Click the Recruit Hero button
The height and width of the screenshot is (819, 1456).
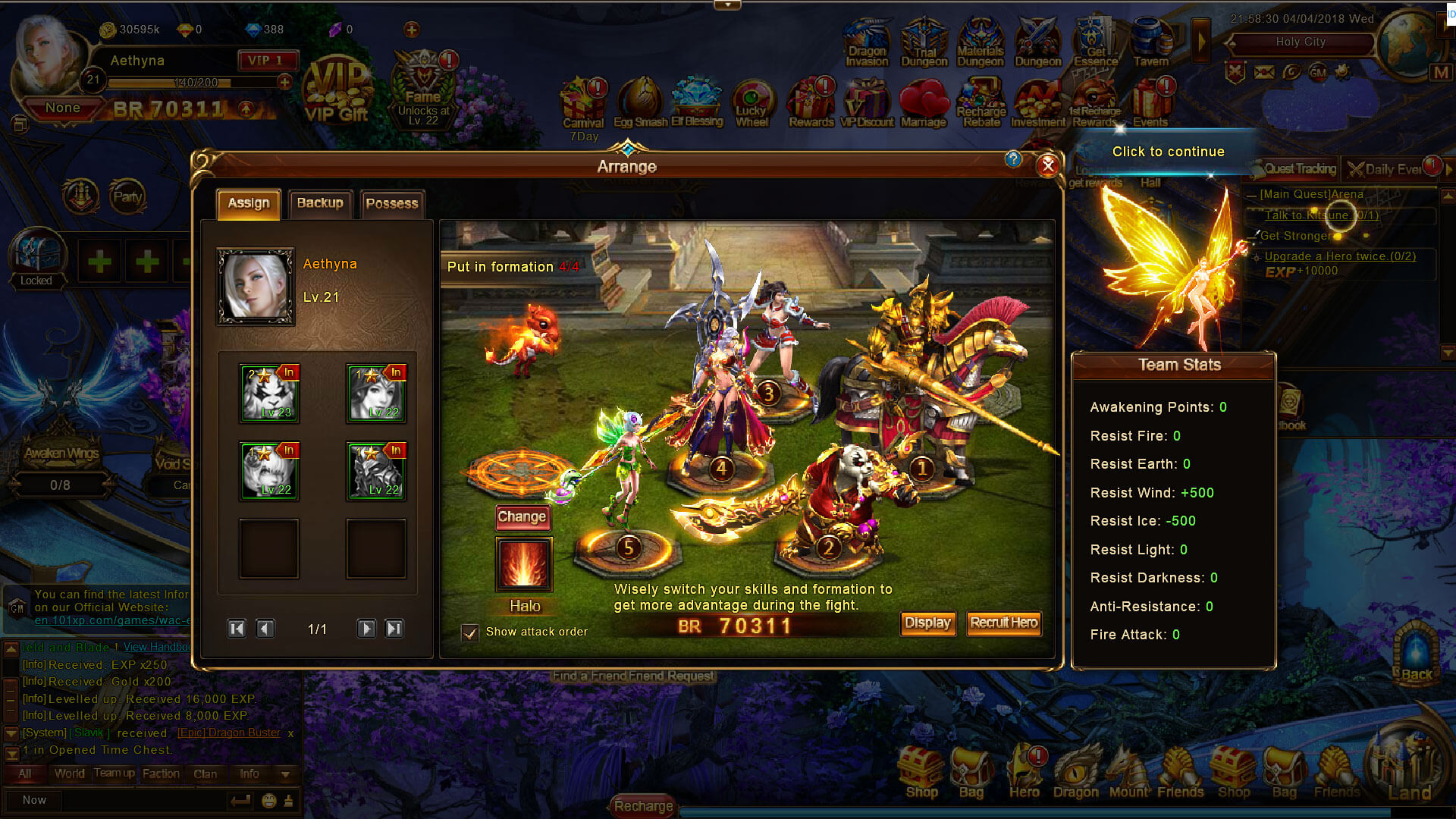1003,623
